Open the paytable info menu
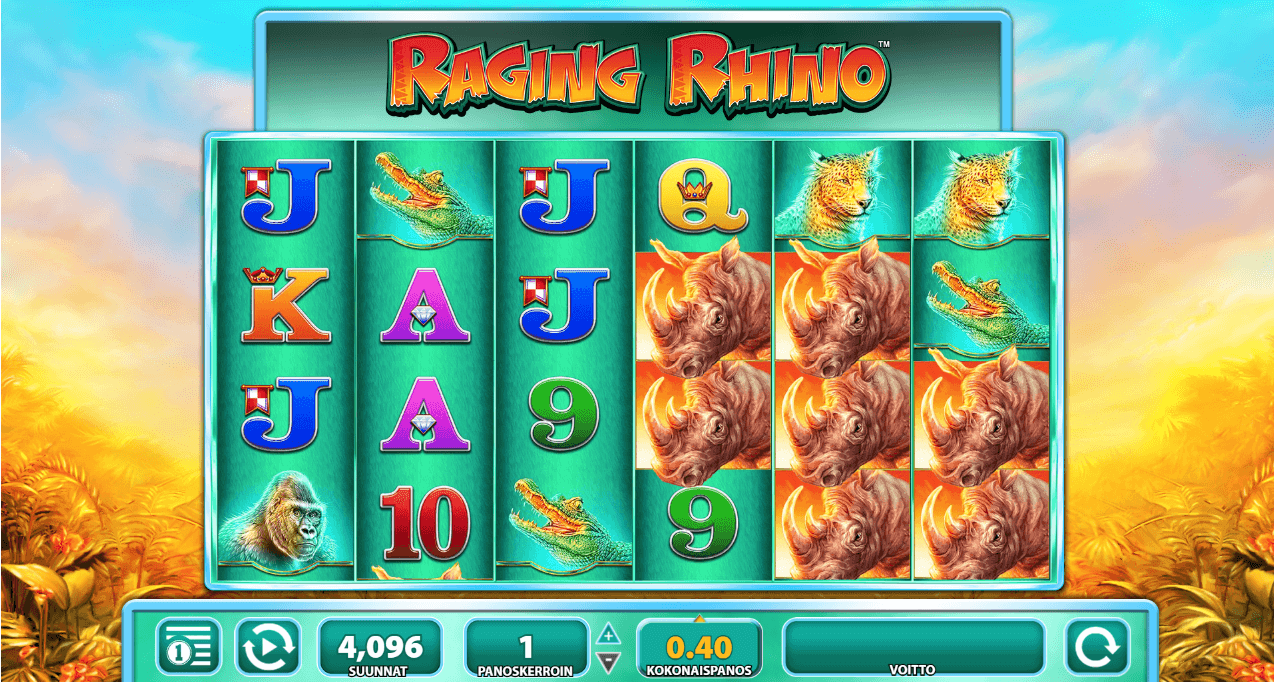 [x=189, y=647]
